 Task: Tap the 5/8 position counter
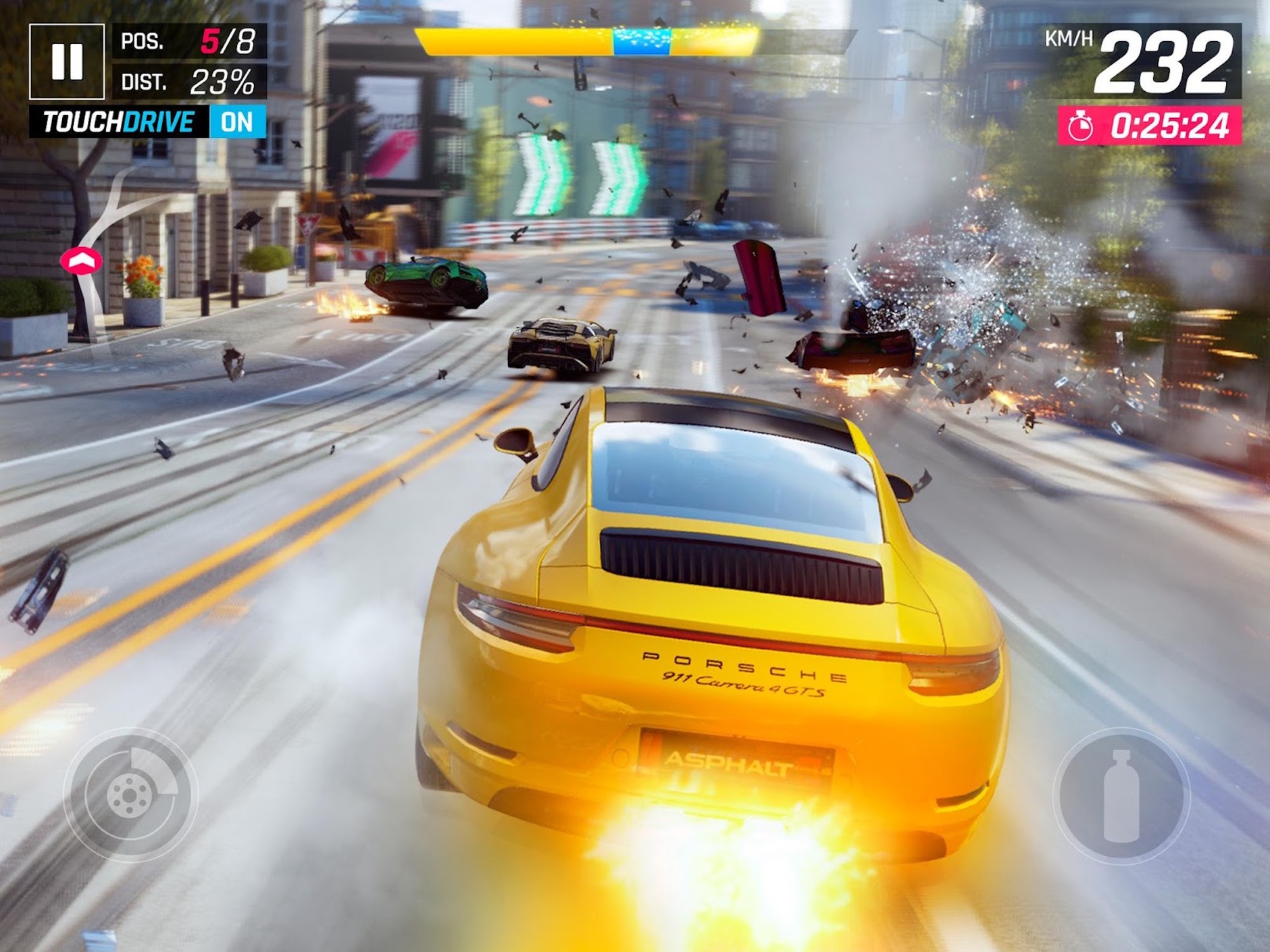click(x=230, y=41)
